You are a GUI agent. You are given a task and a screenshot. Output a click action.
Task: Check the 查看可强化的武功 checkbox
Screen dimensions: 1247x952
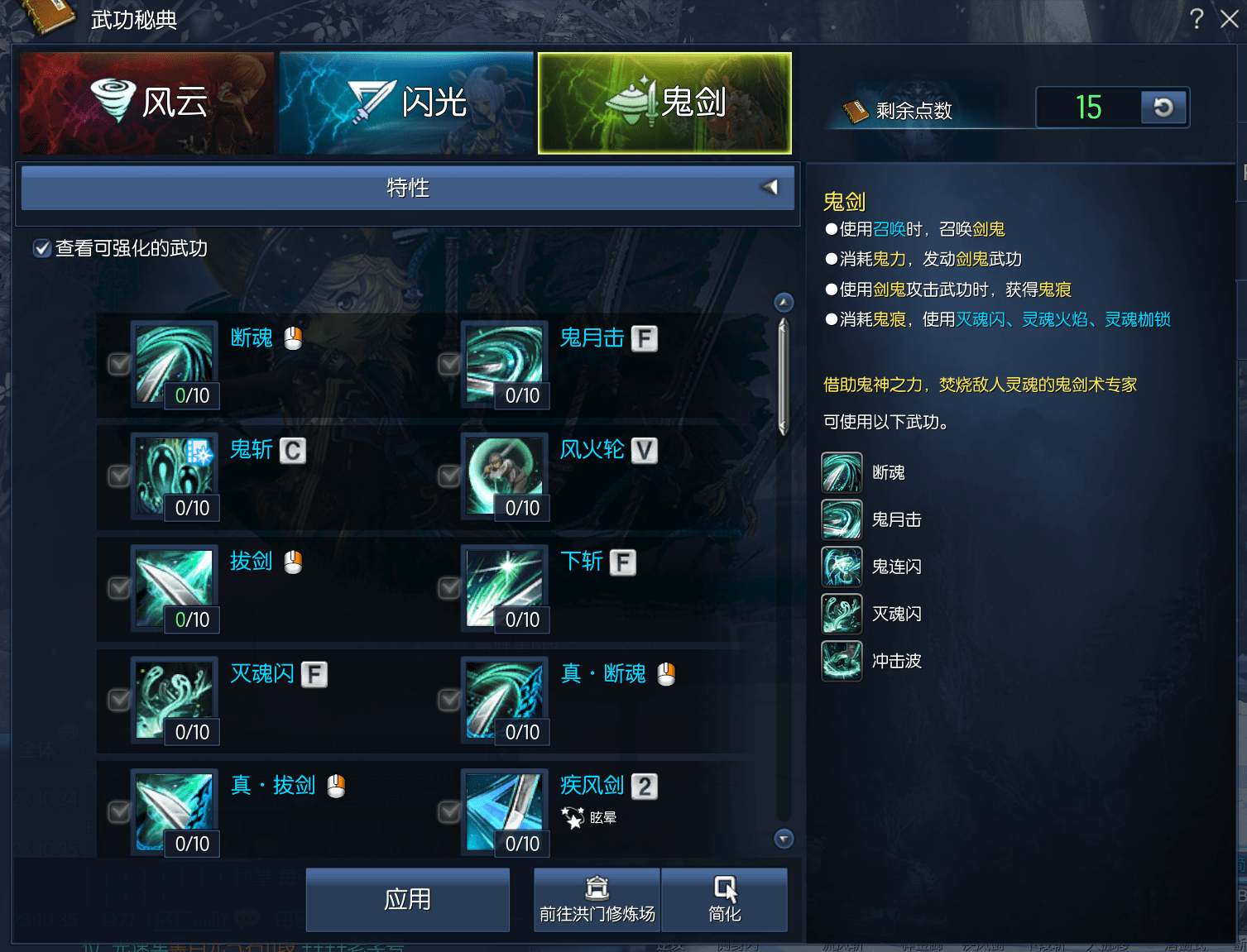(42, 247)
